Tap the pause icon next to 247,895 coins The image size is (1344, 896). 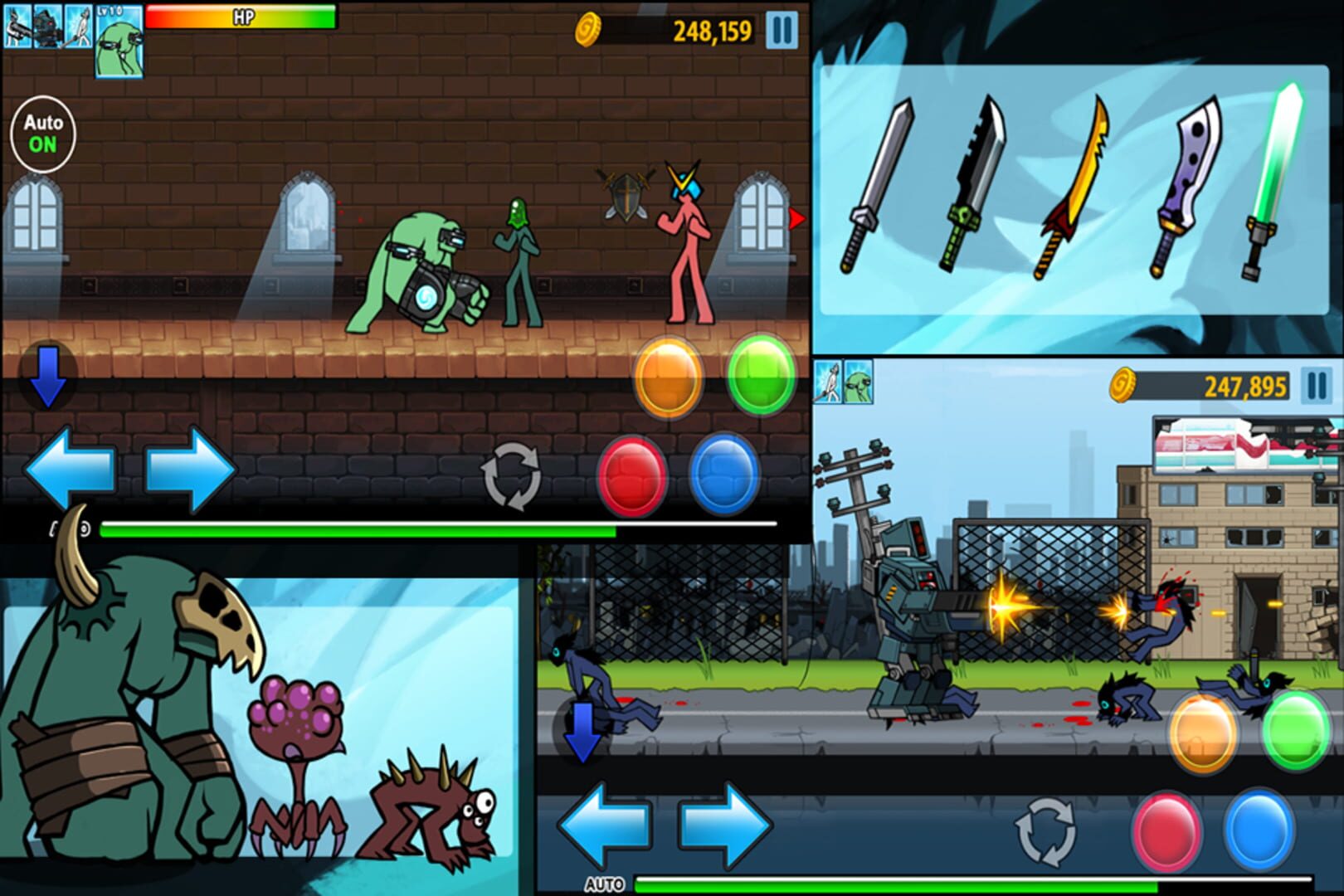coord(1319,386)
